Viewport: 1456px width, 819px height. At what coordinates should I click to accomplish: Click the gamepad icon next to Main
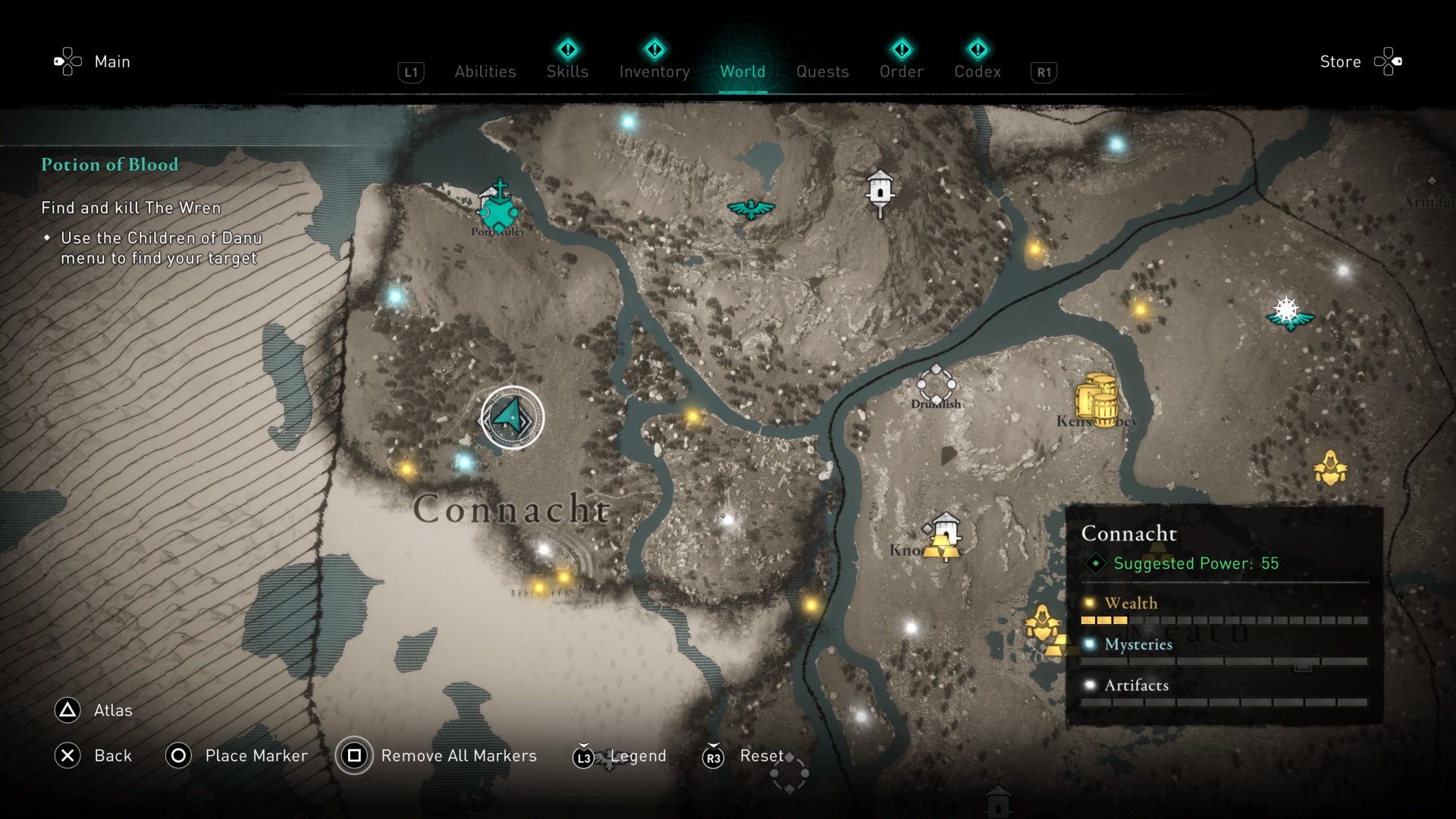[67, 61]
